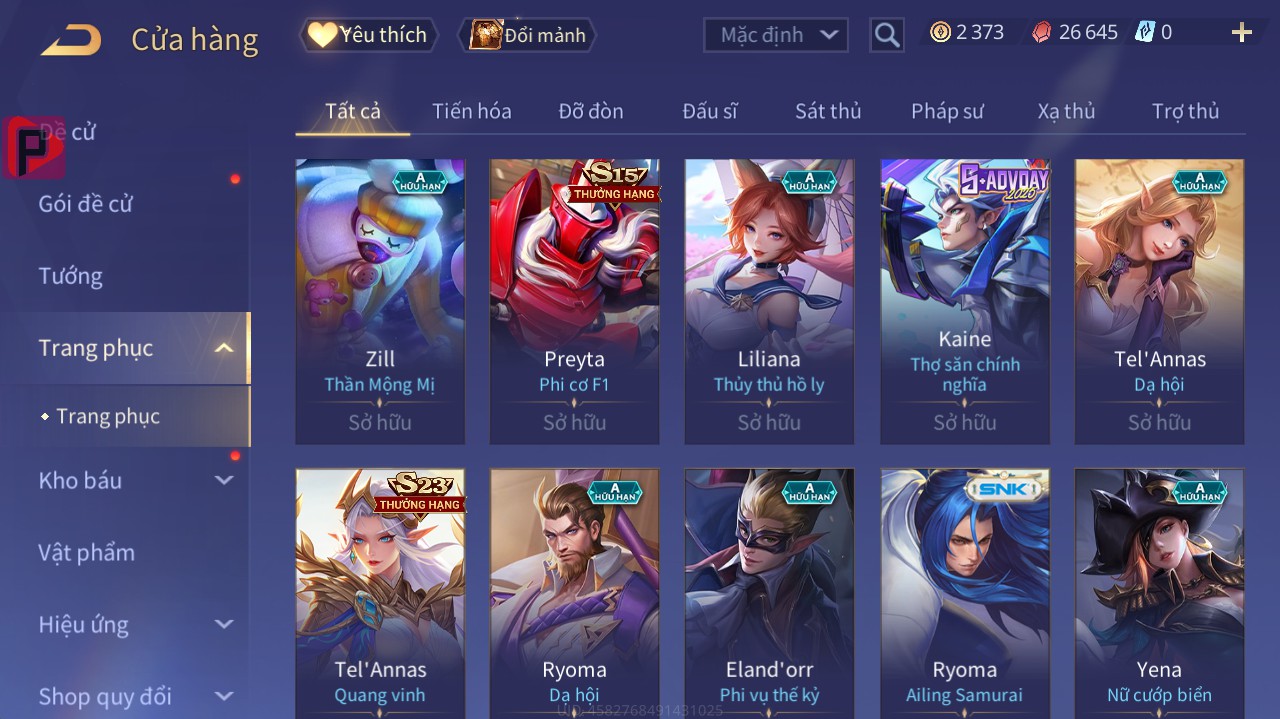Open the Xạ thủ tab

(x=1066, y=111)
